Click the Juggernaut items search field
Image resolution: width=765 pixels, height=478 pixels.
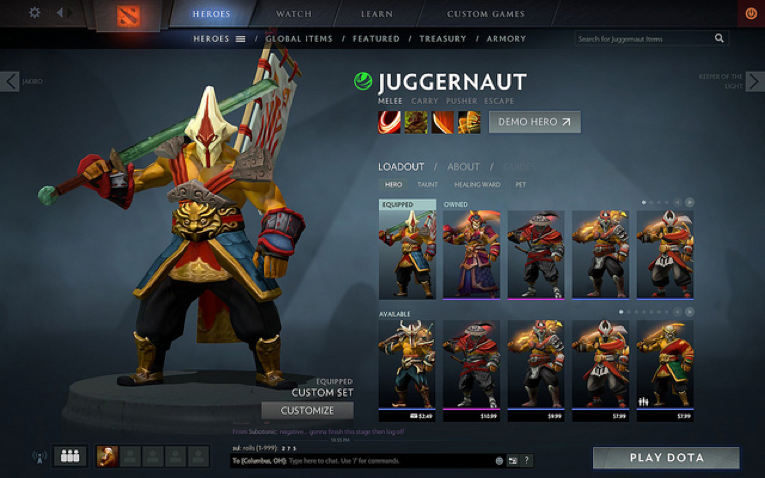click(x=645, y=39)
